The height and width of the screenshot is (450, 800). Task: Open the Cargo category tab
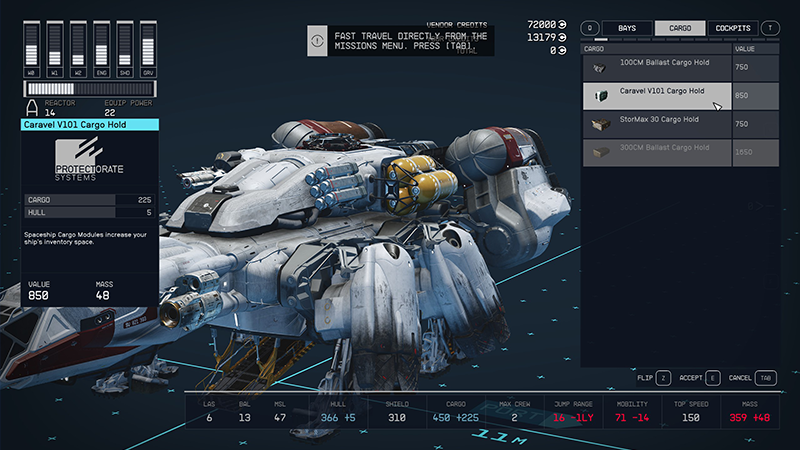tap(679, 28)
